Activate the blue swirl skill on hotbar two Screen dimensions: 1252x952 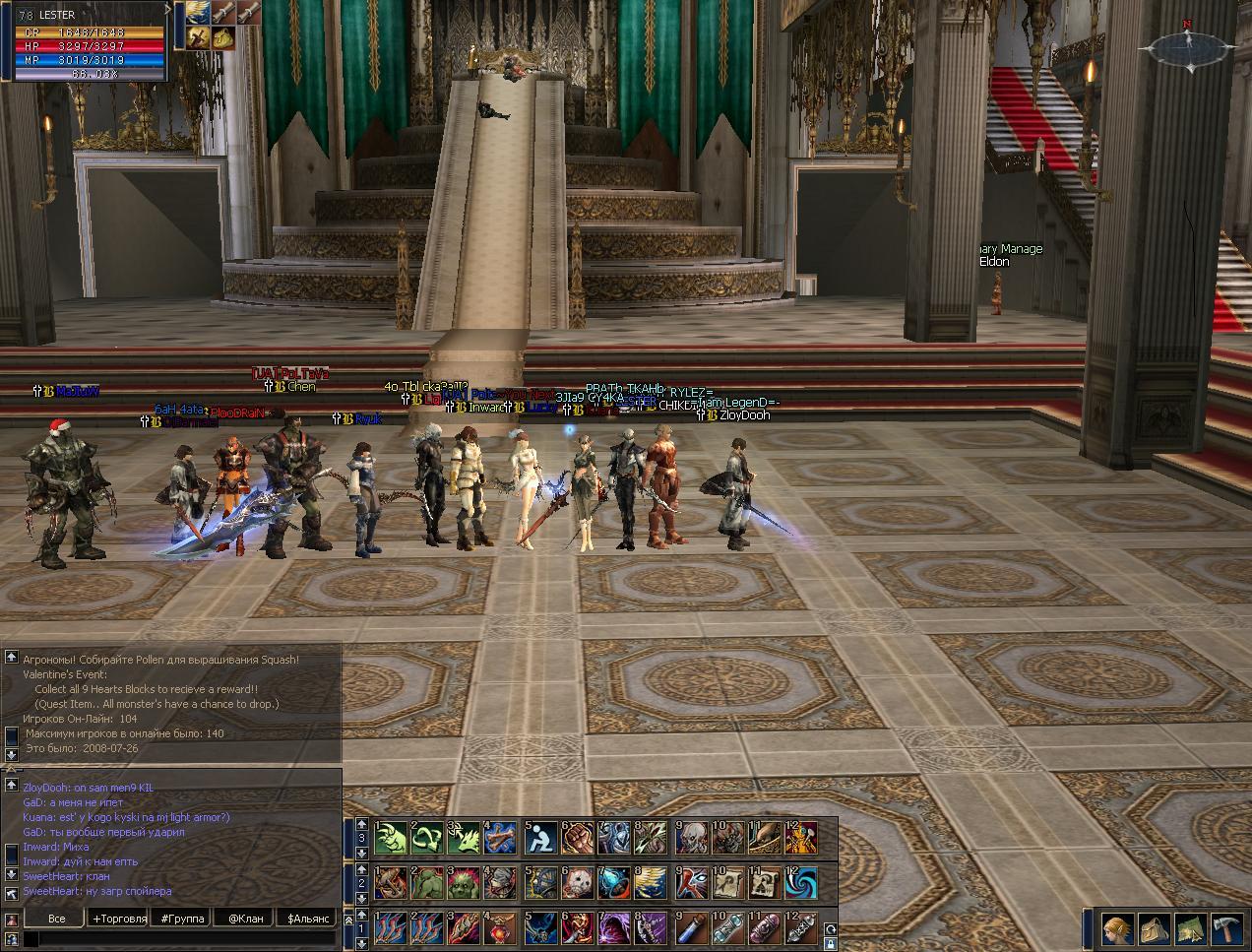point(801,883)
